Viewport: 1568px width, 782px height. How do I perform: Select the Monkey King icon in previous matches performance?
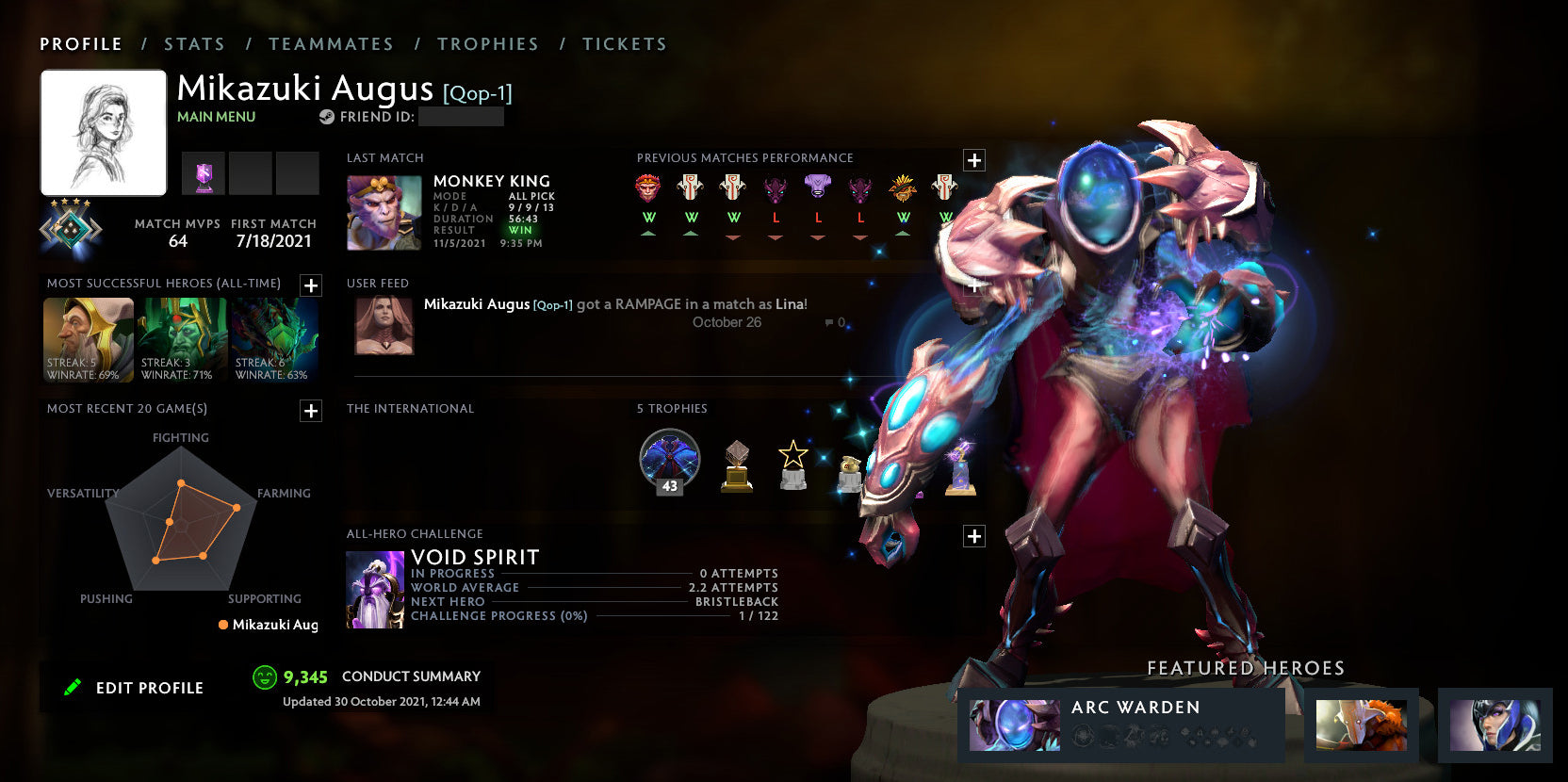[648, 187]
